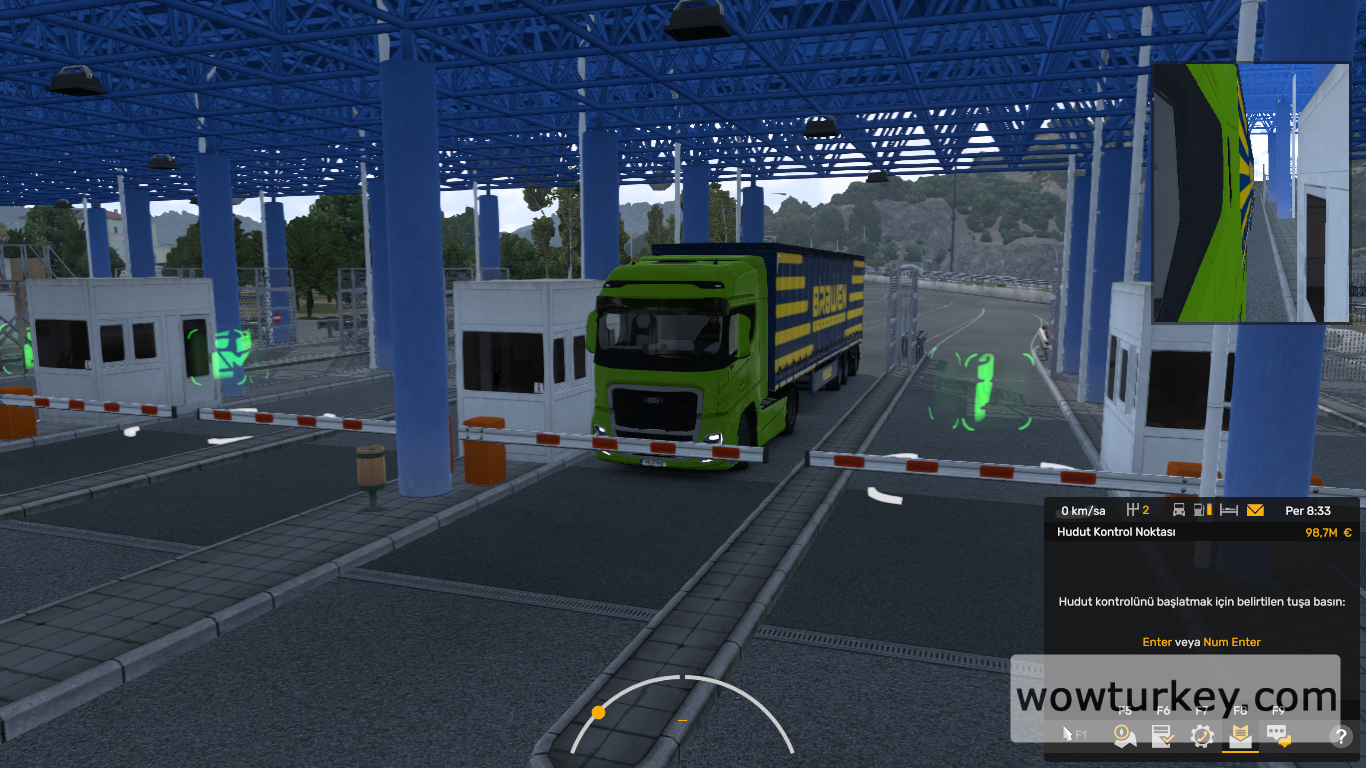Click the truck status icon
1366x768 pixels.
1178,510
